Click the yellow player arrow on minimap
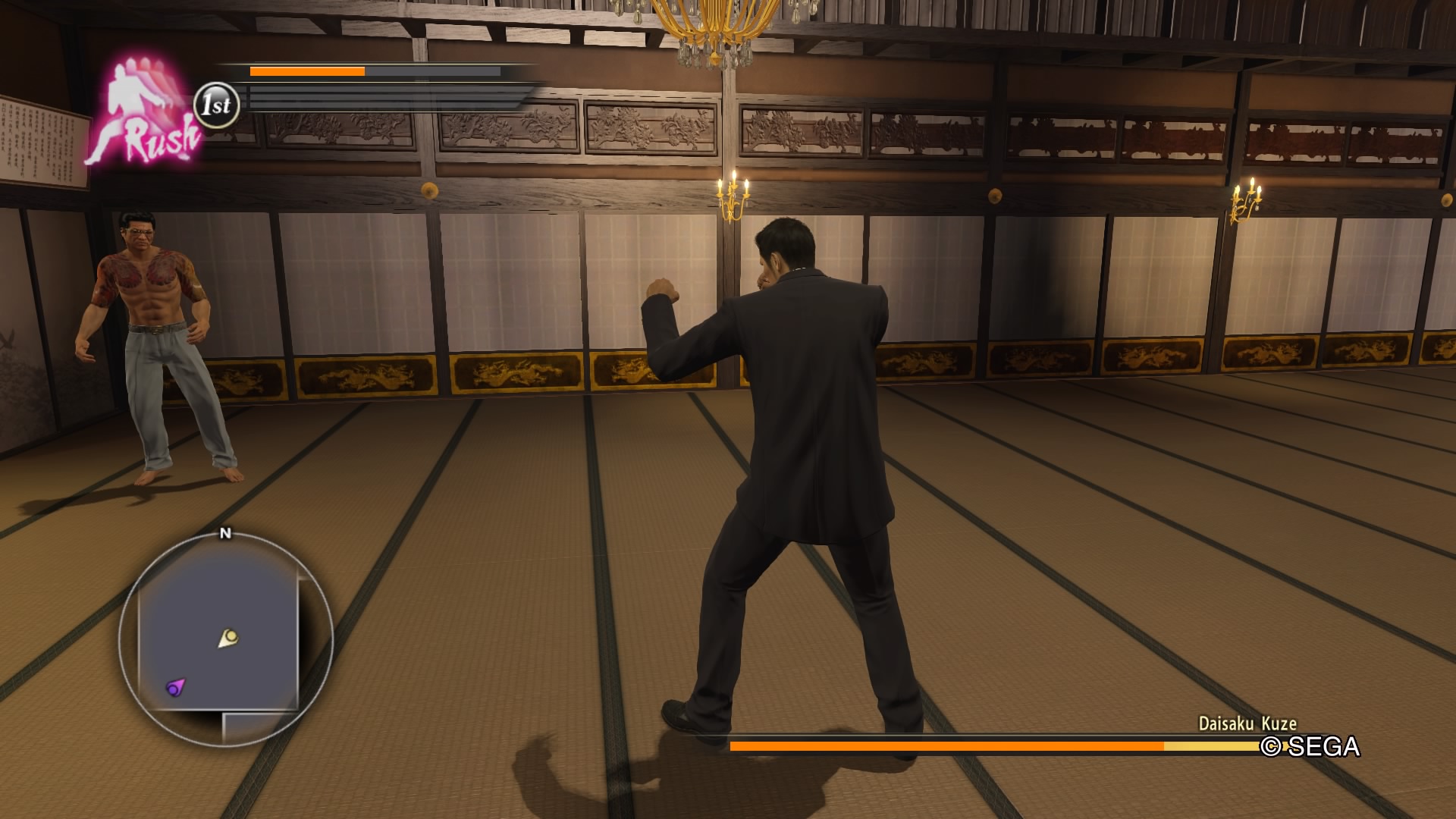This screenshot has width=1456, height=819. click(228, 638)
